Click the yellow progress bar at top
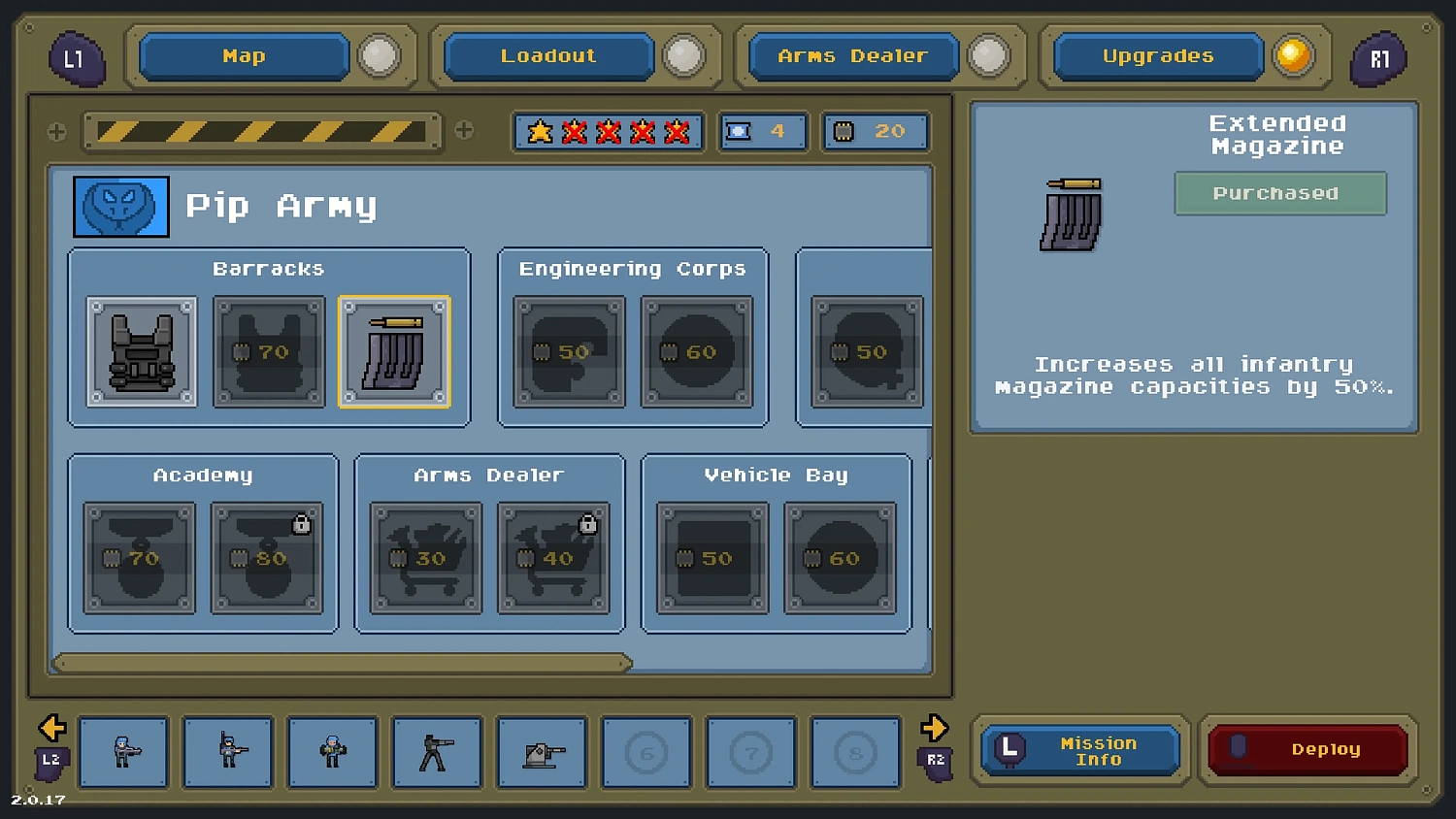The height and width of the screenshot is (819, 1456). [x=262, y=132]
